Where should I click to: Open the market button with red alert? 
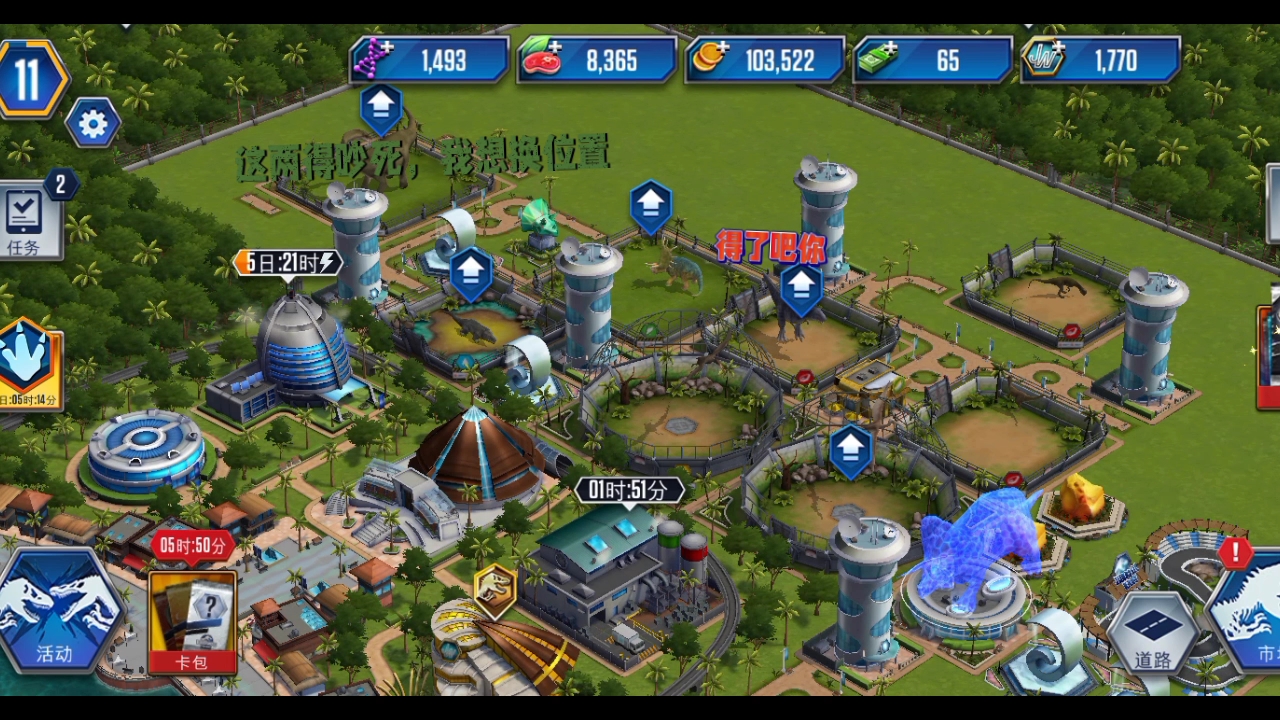coord(1250,610)
